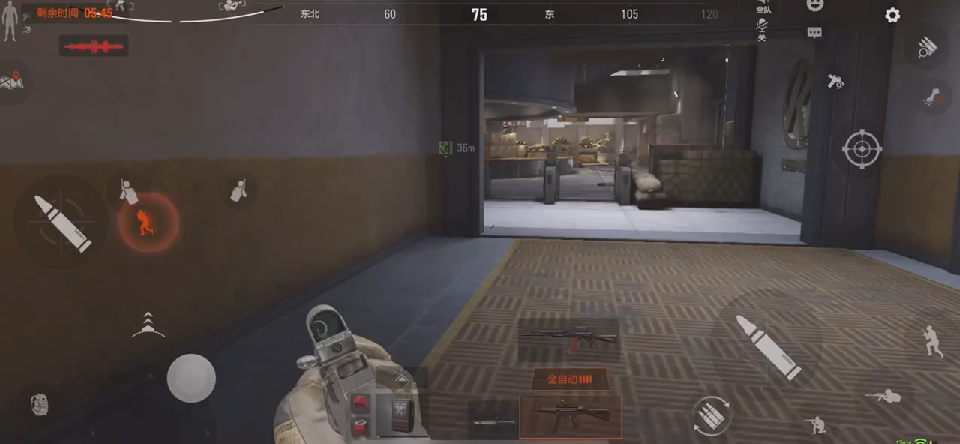
Task: Tap the bullets ammo icon below settings
Action: point(927,46)
